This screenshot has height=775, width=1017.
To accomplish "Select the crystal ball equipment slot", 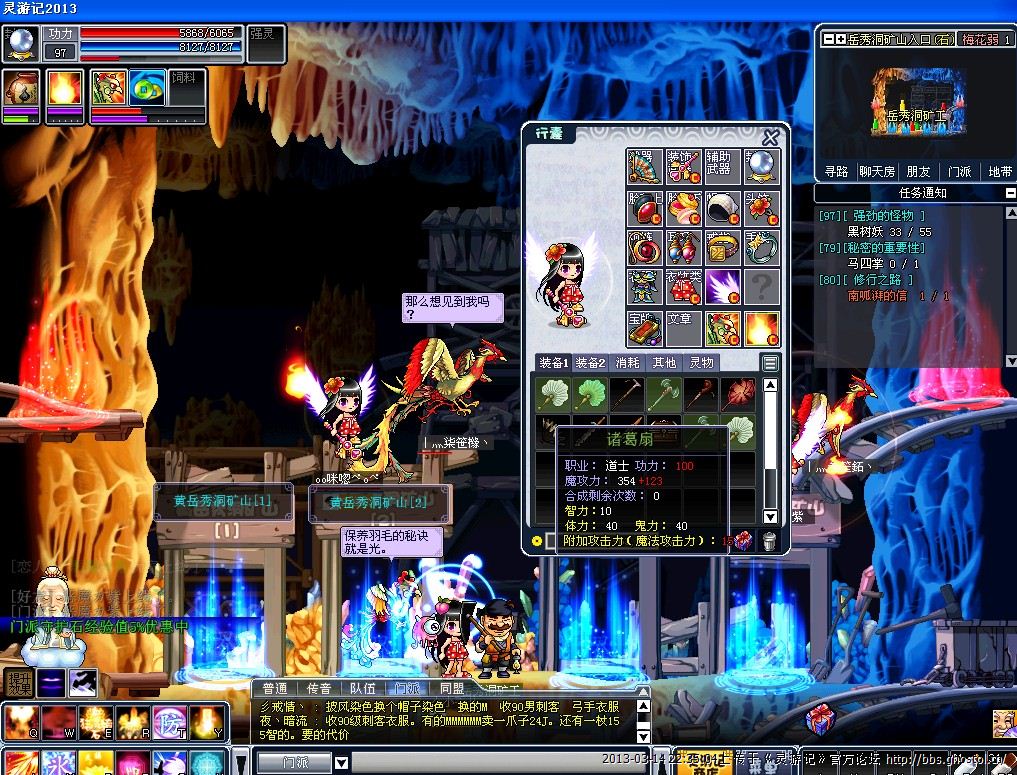I will click(x=761, y=166).
